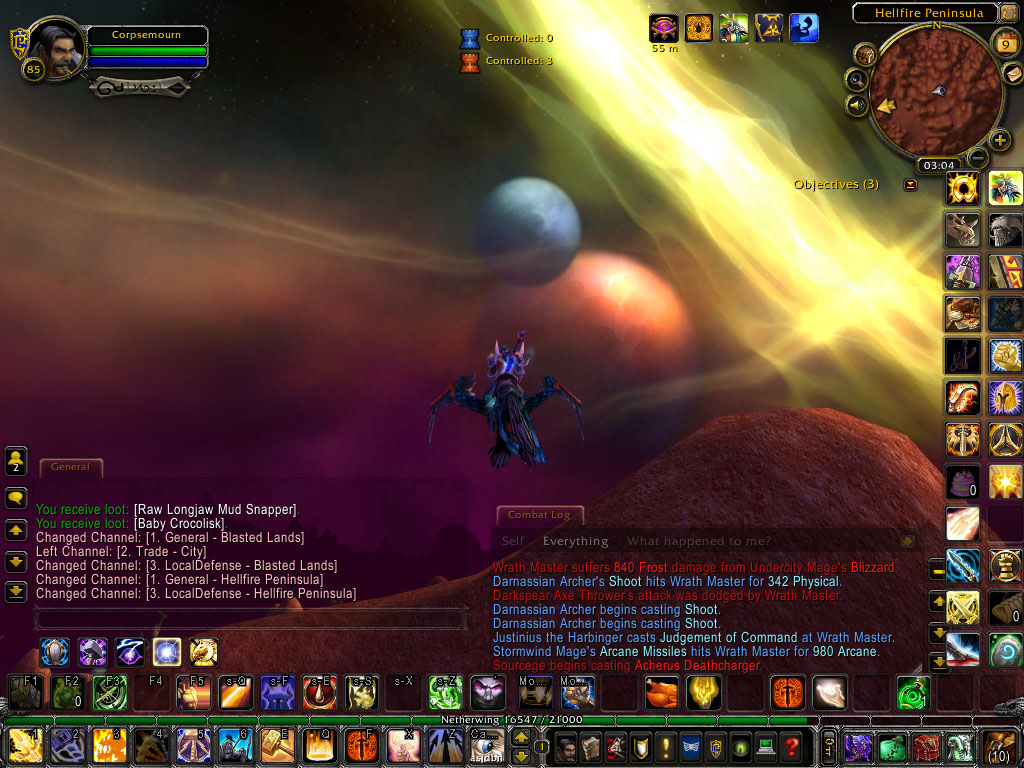The width and height of the screenshot is (1024, 768).
Task: Toggle the minimap tracking magnifier button
Action: [857, 79]
